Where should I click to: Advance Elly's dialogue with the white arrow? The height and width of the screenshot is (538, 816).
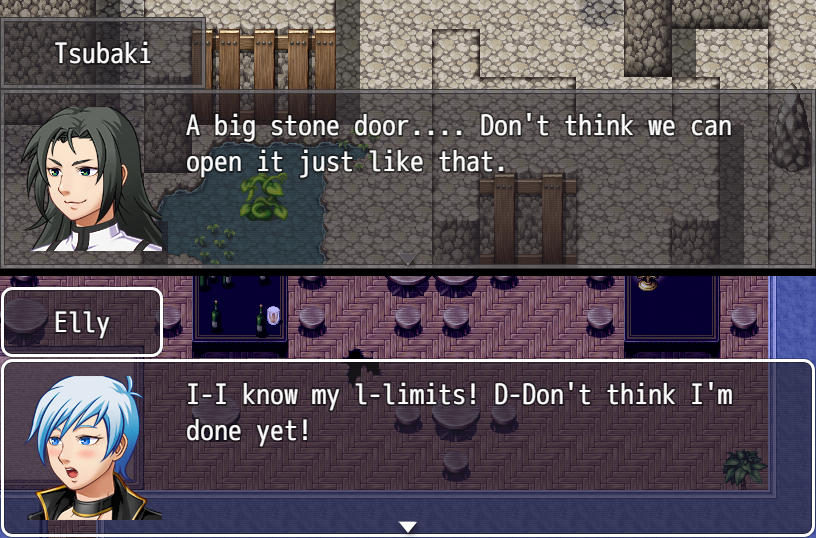(407, 526)
